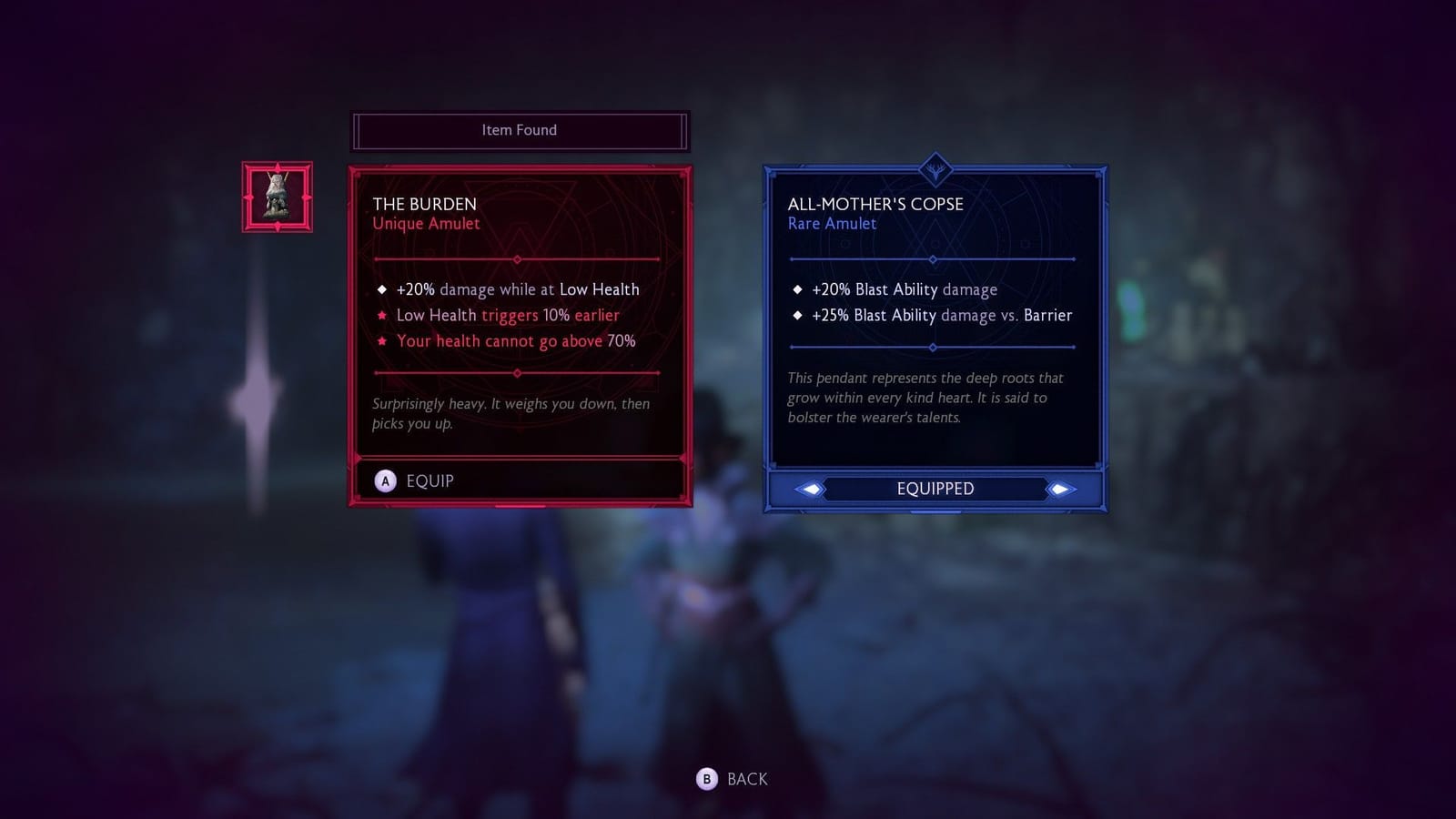
Task: Select the 'Unique Amulet' label text
Action: click(x=426, y=224)
